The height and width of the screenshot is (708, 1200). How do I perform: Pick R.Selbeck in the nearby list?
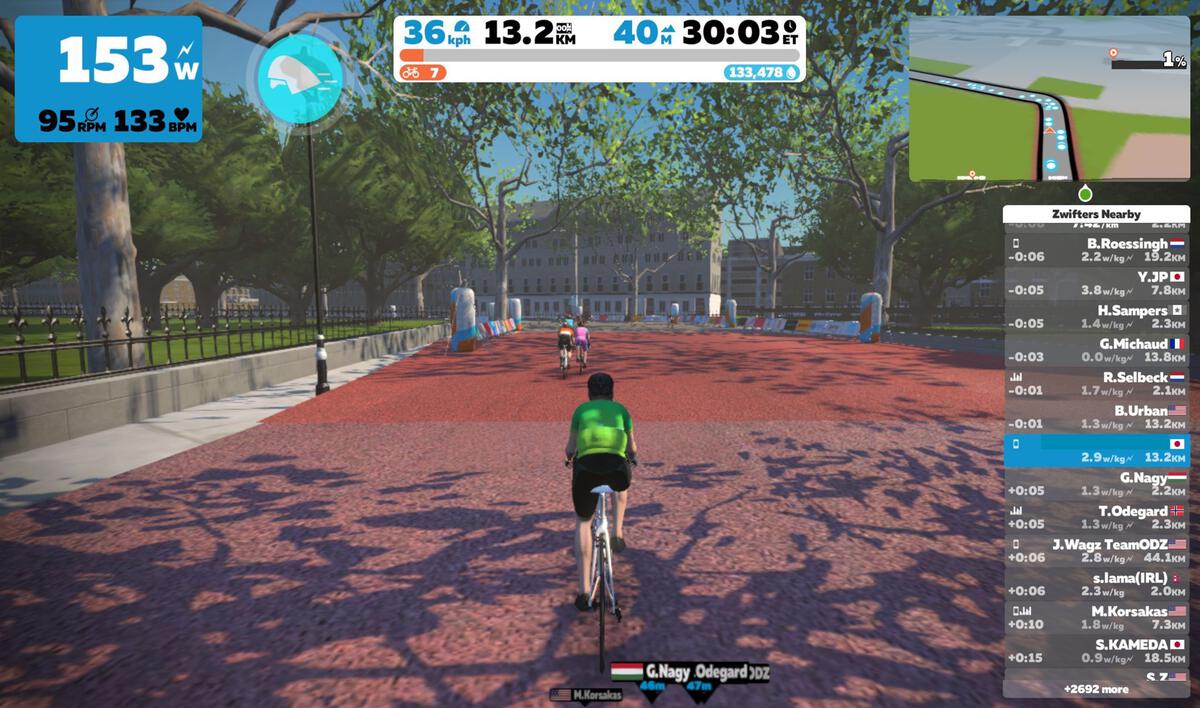(x=1097, y=384)
